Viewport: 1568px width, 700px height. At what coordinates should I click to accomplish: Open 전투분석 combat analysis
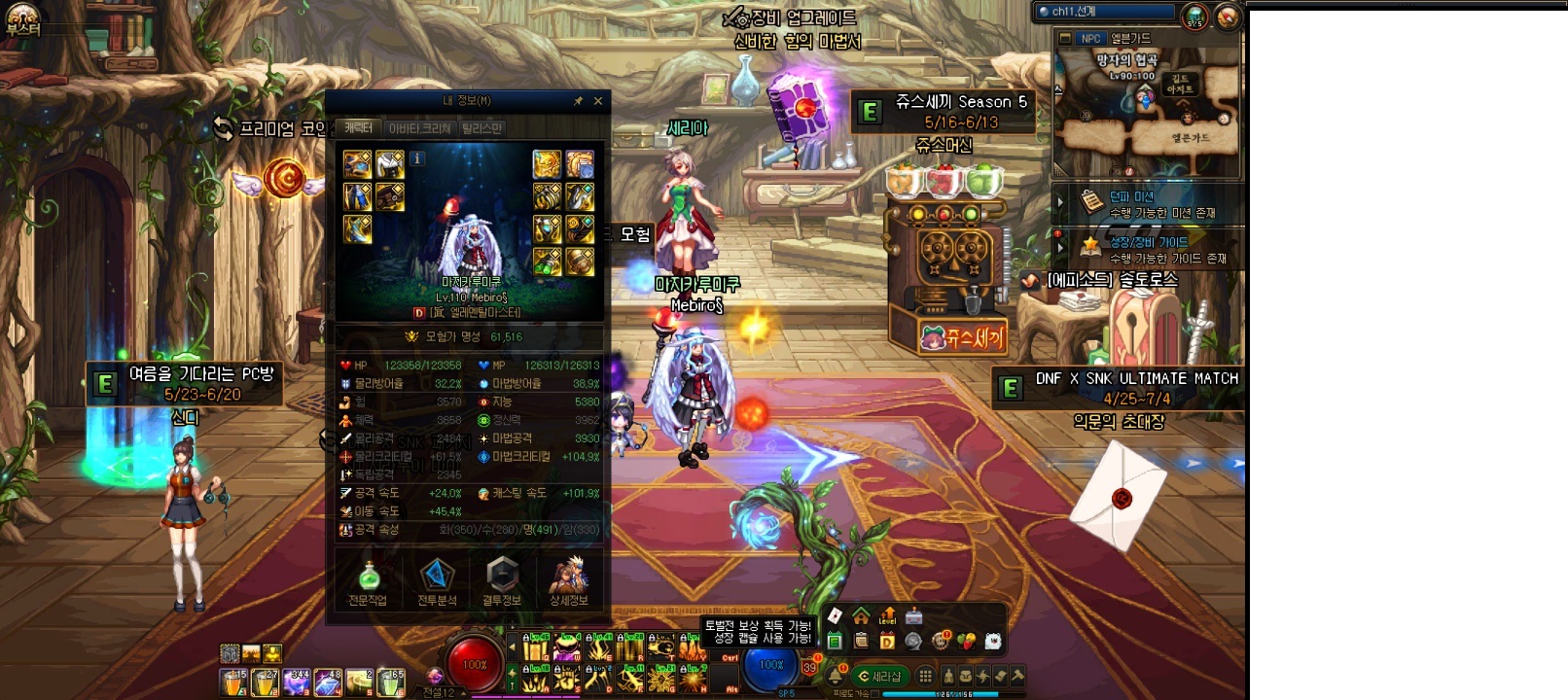click(437, 582)
